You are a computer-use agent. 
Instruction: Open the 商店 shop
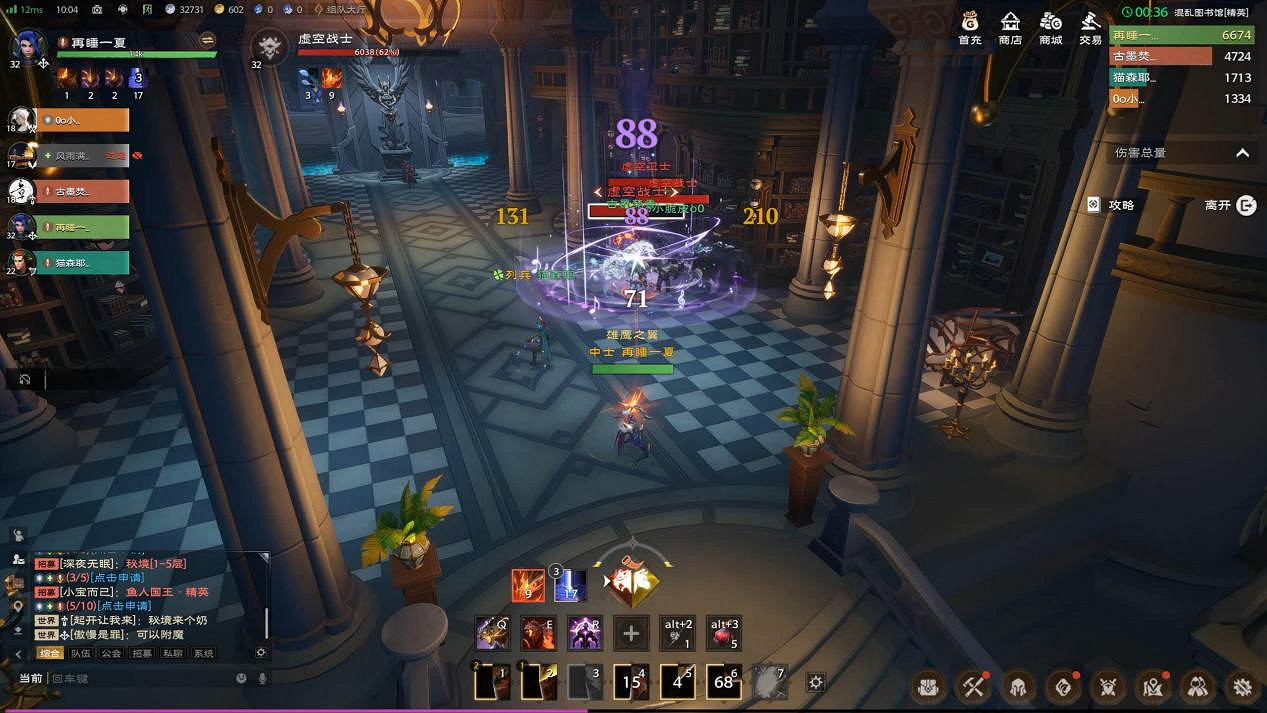click(1010, 27)
